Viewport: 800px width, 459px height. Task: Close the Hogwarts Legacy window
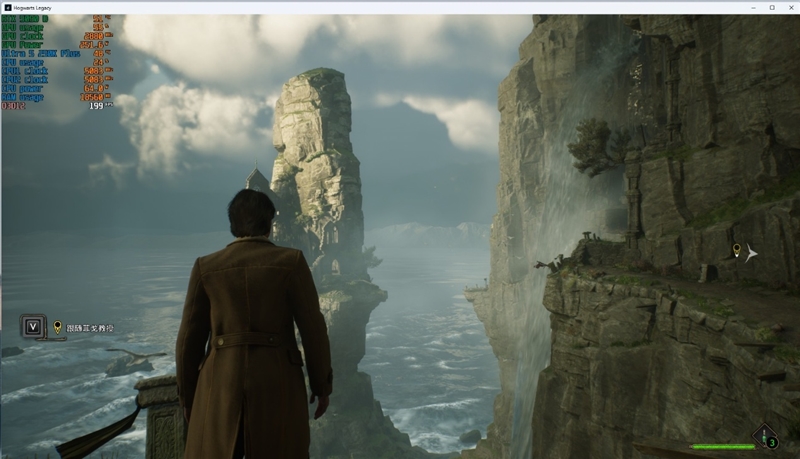pyautogui.click(x=788, y=7)
